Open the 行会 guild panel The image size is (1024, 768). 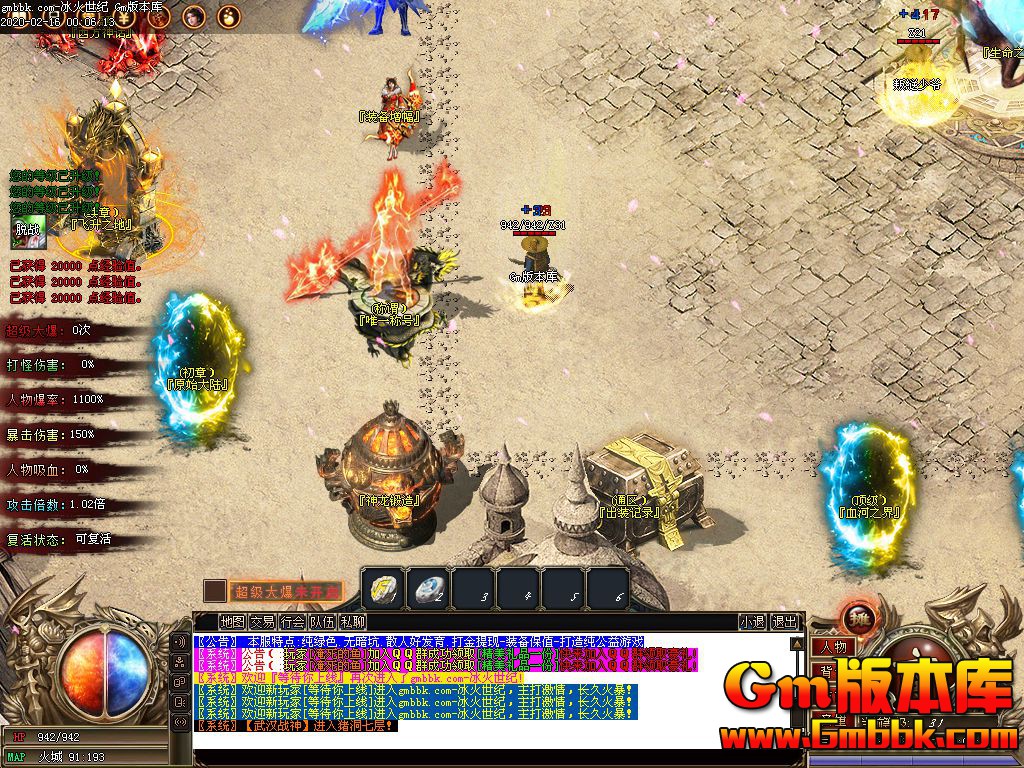tap(292, 621)
